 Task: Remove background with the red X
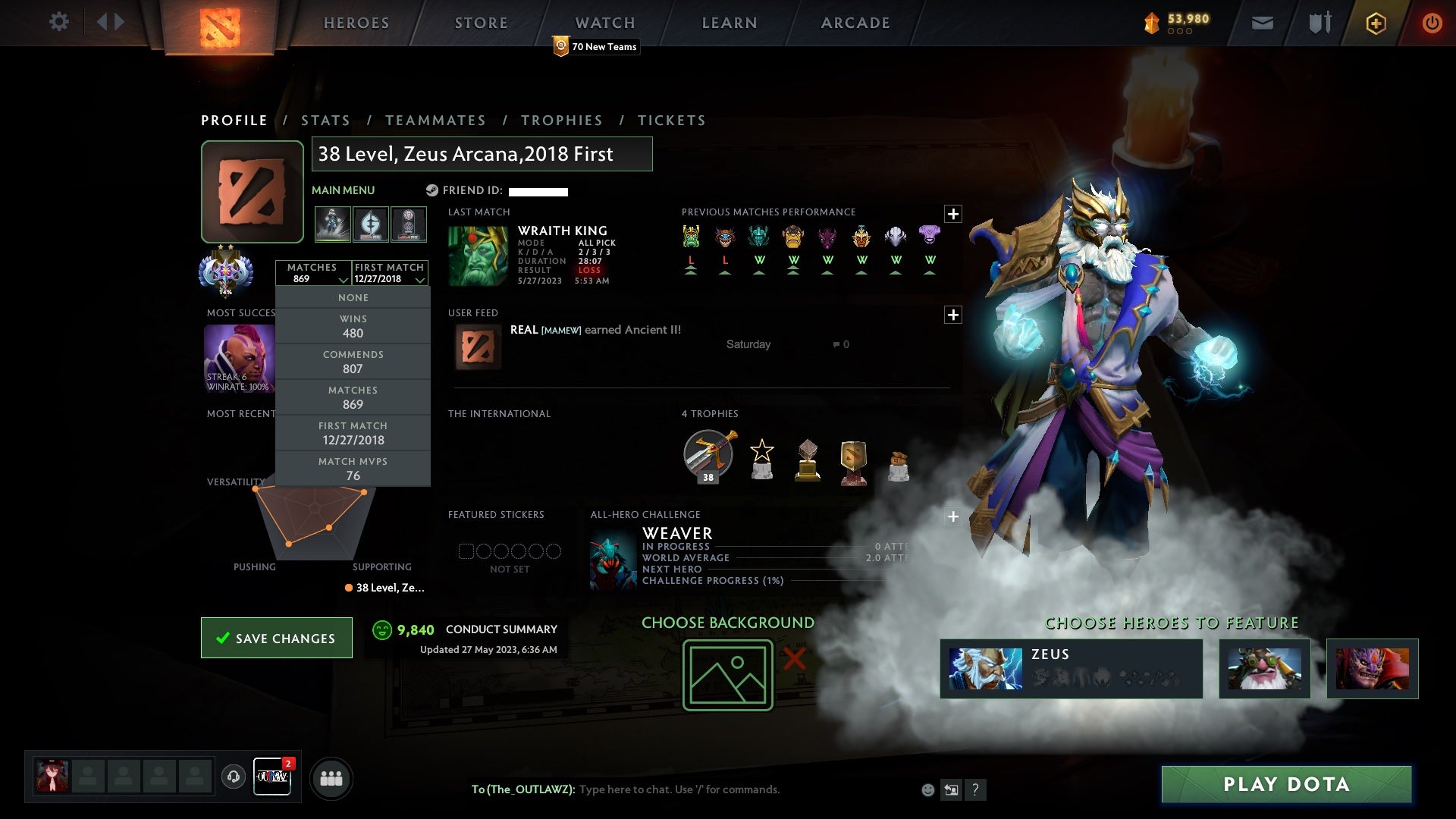point(794,658)
